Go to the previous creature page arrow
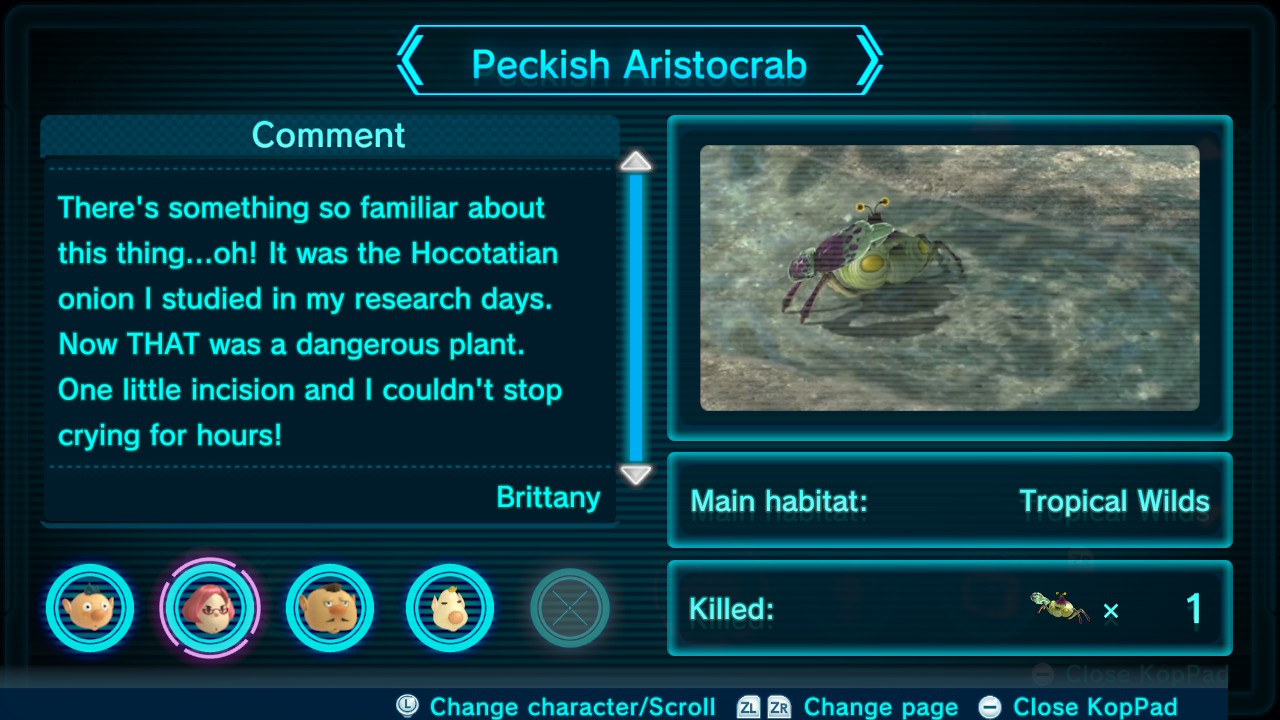Image resolution: width=1280 pixels, height=720 pixels. [411, 63]
